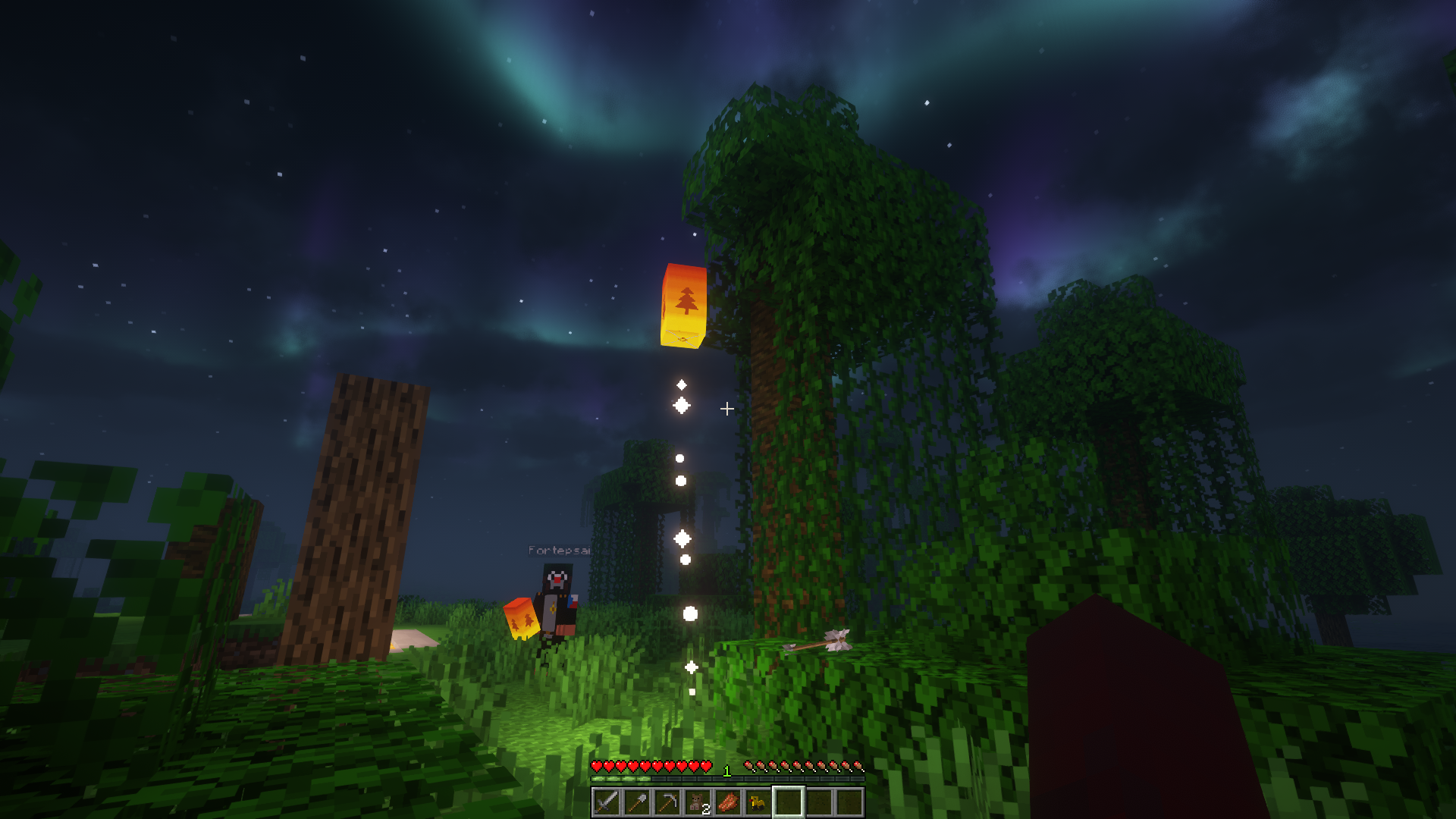The height and width of the screenshot is (819, 1456).
Task: Click the crosshair in the screen center
Action: (x=728, y=409)
